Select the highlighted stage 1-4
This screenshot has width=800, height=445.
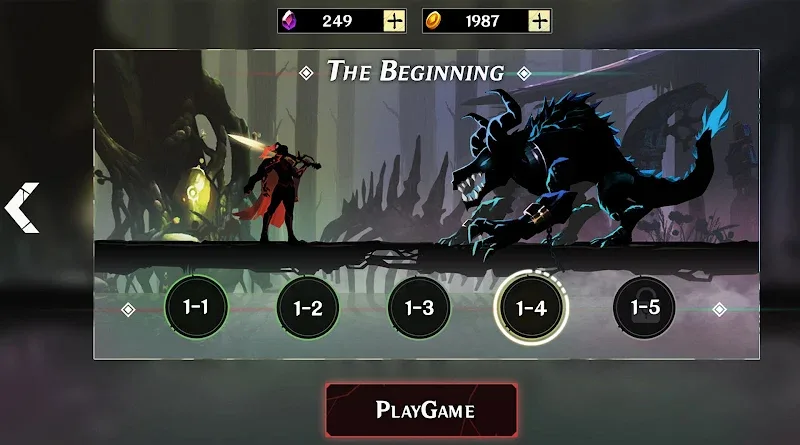530,307
